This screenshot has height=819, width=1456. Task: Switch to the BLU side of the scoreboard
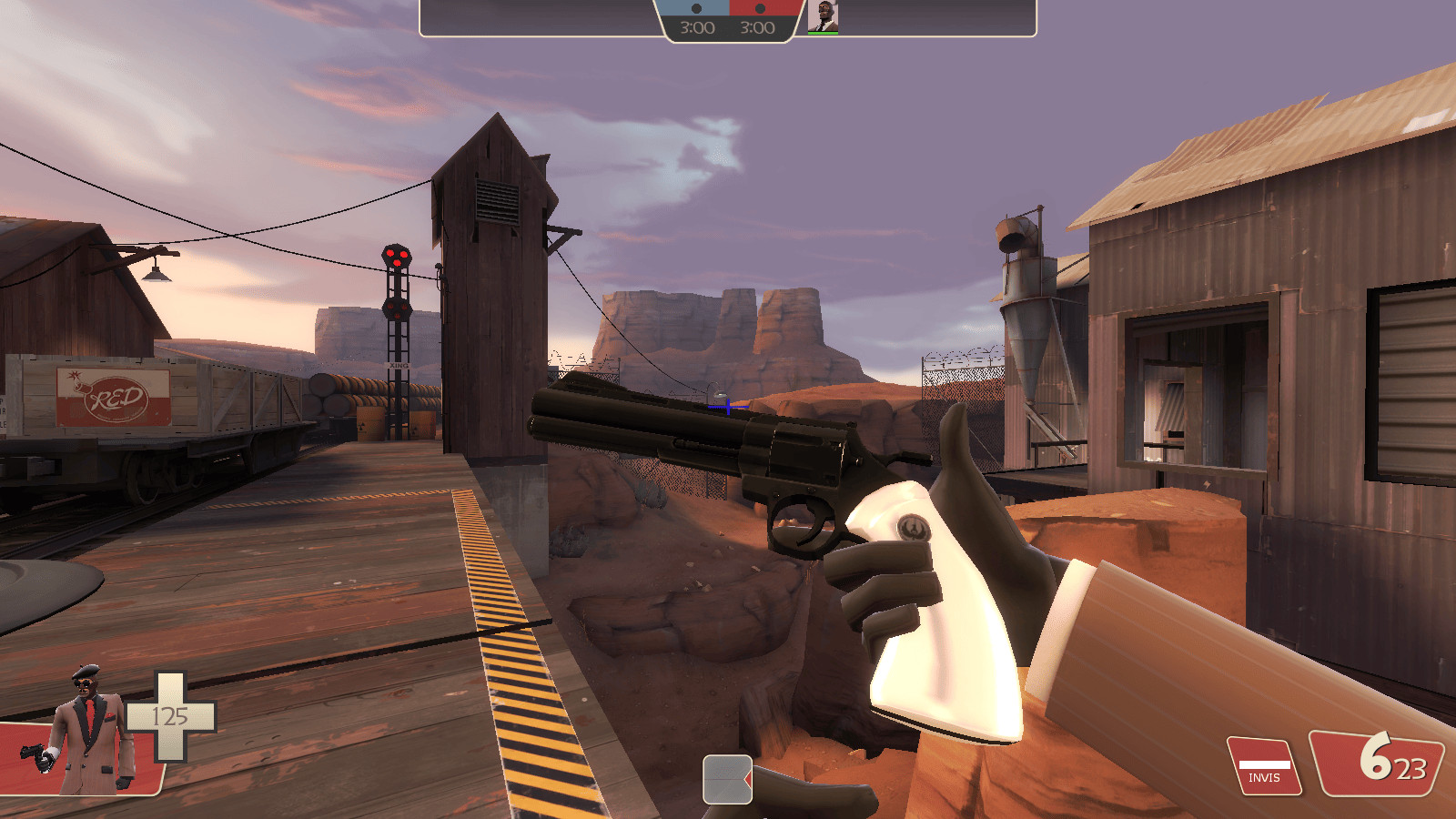[x=692, y=7]
